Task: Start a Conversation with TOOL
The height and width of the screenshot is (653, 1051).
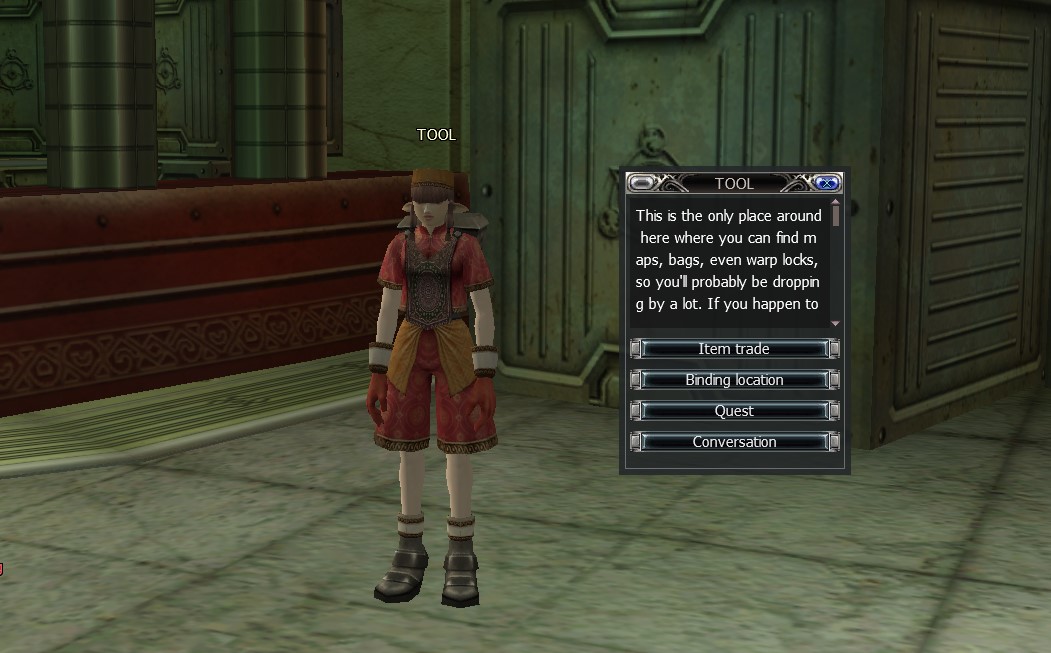Action: click(x=734, y=442)
